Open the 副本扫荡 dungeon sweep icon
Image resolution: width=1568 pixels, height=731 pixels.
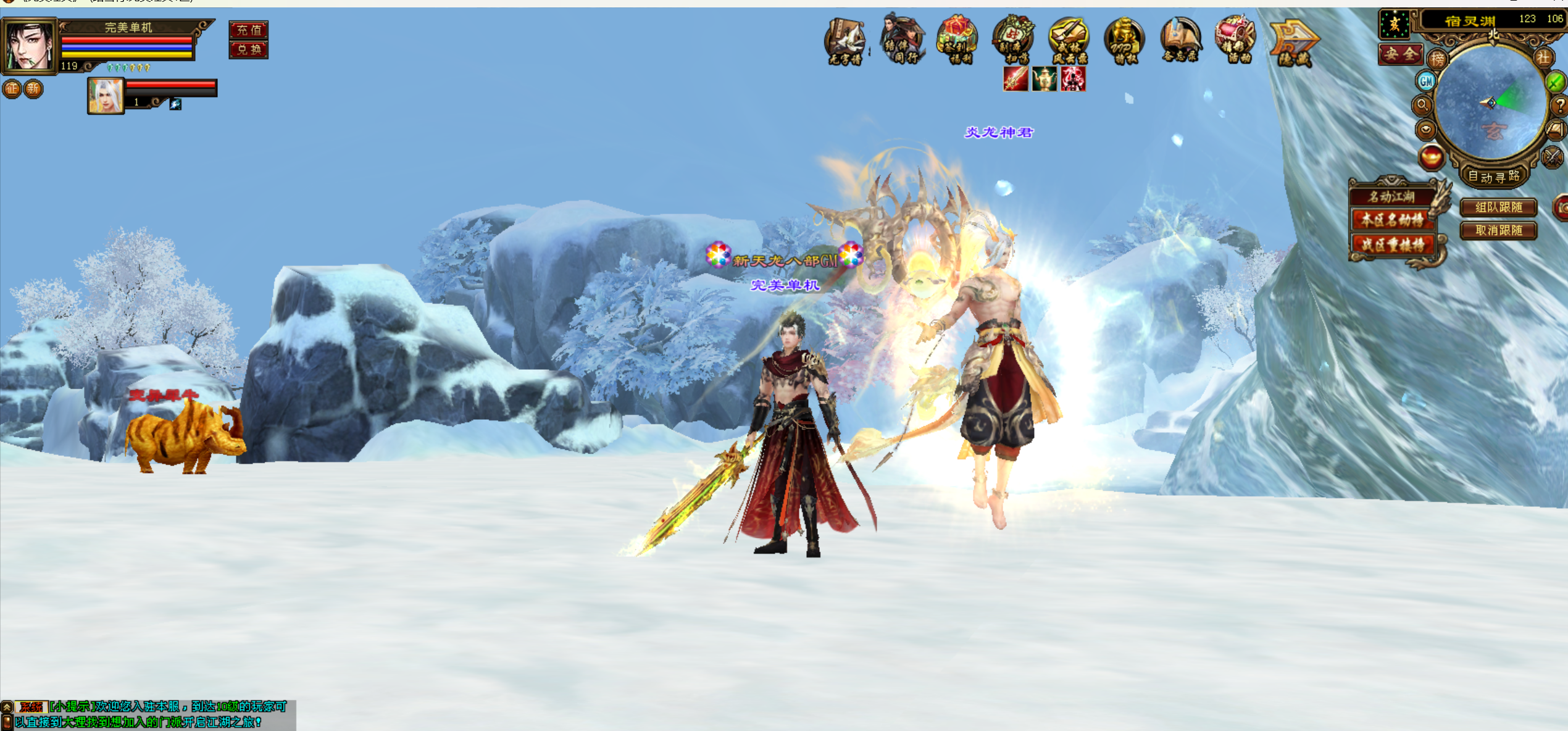(1012, 40)
